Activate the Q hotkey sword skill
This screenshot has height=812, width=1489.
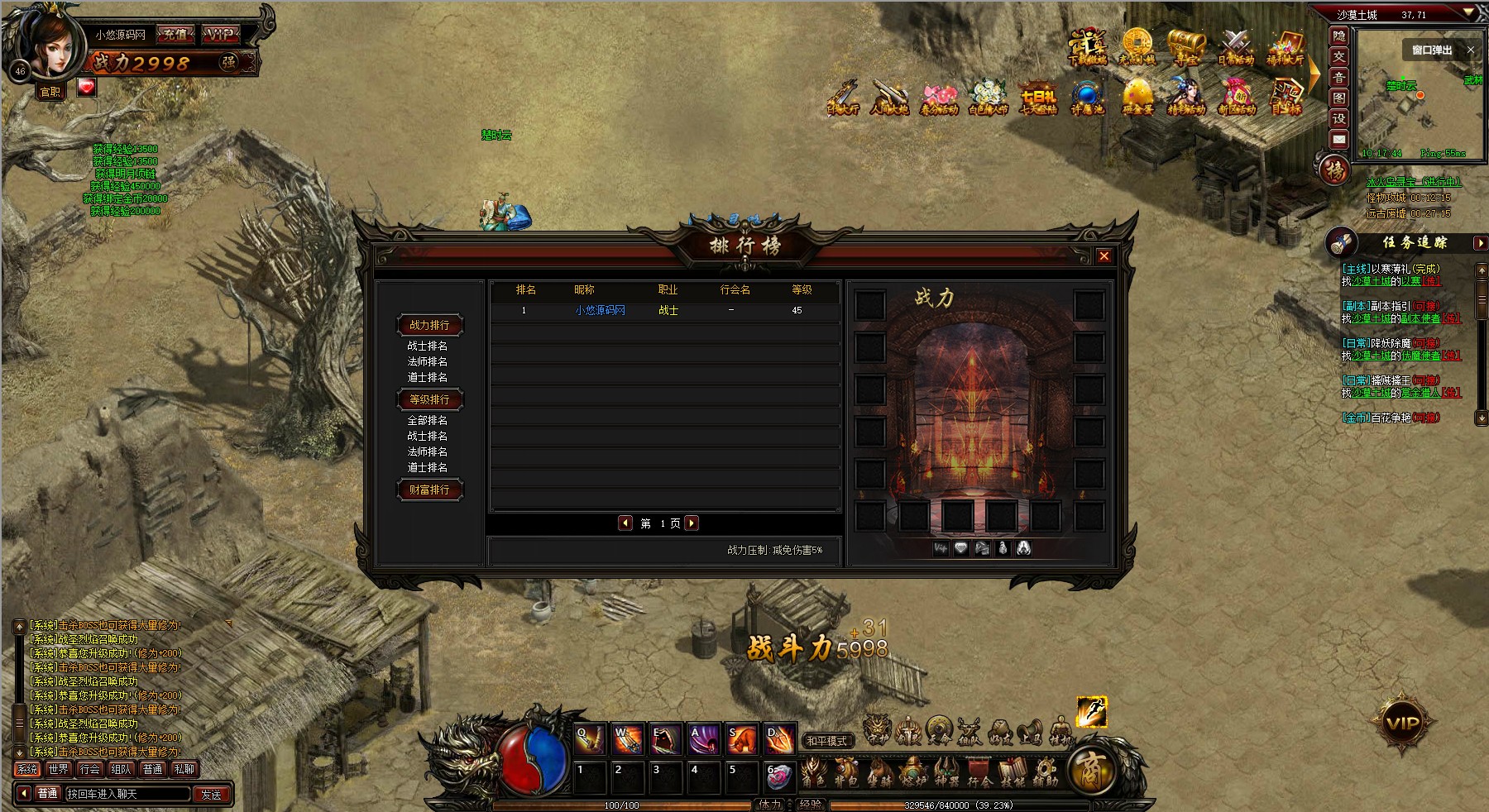point(590,740)
